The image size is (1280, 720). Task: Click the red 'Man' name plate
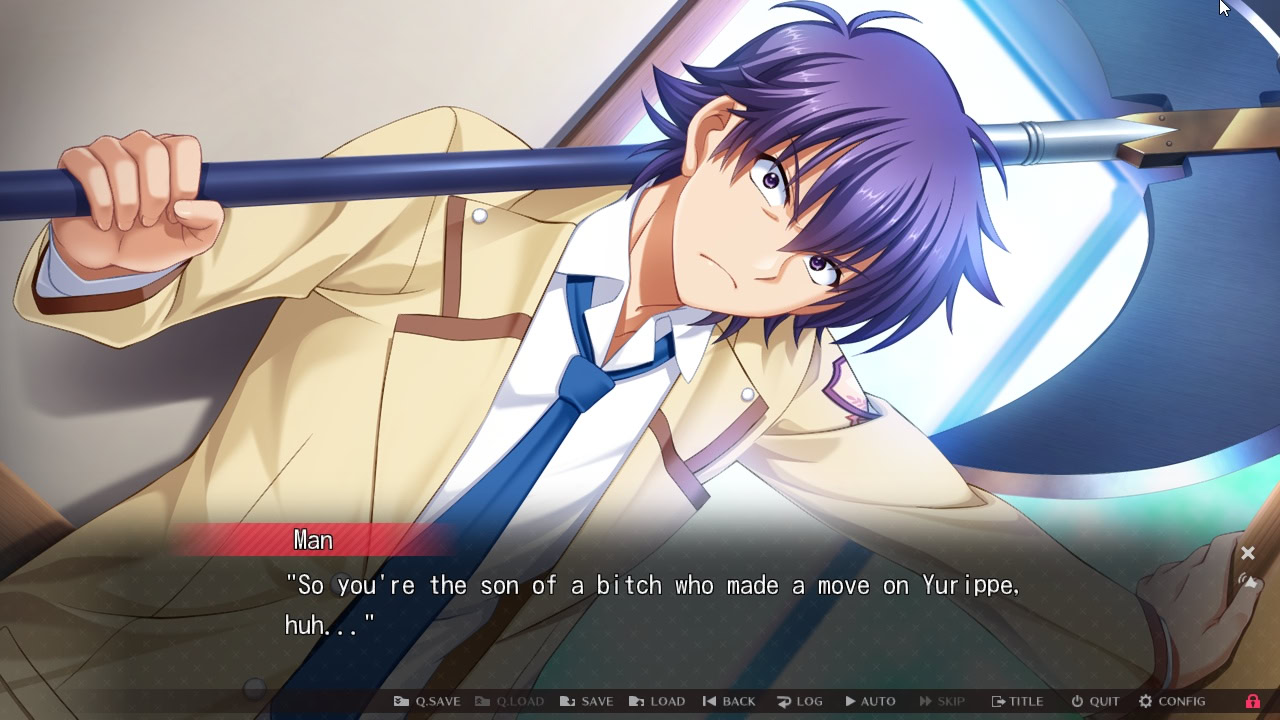click(313, 540)
